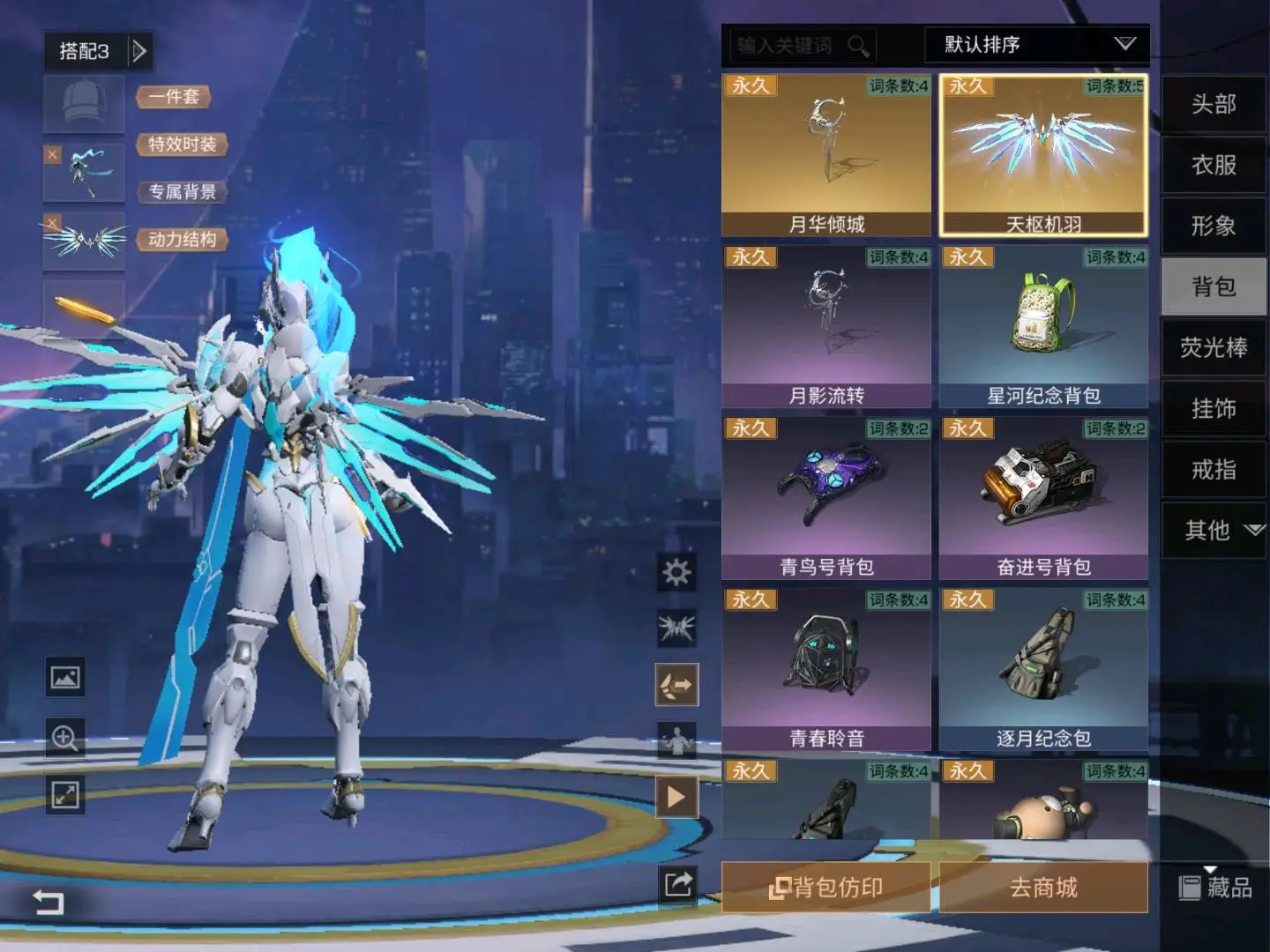
Task: Choose the 天枢机羽 wings item
Action: (x=1043, y=155)
